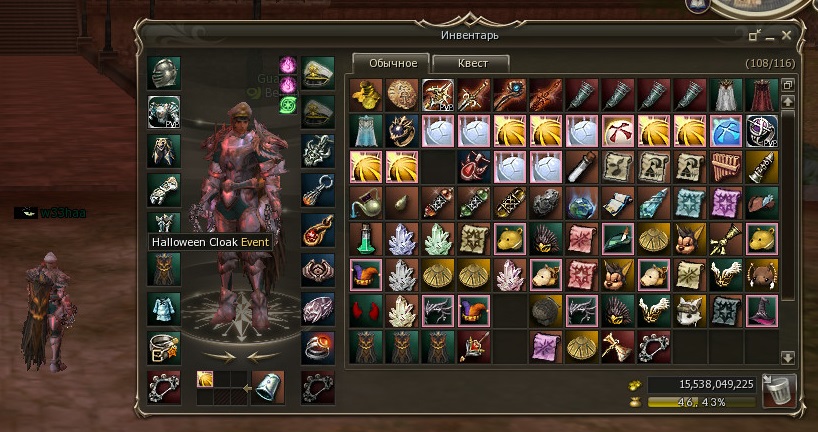This screenshot has width=818, height=432.
Task: Select the Обычное inventory tab
Action: (x=392, y=63)
